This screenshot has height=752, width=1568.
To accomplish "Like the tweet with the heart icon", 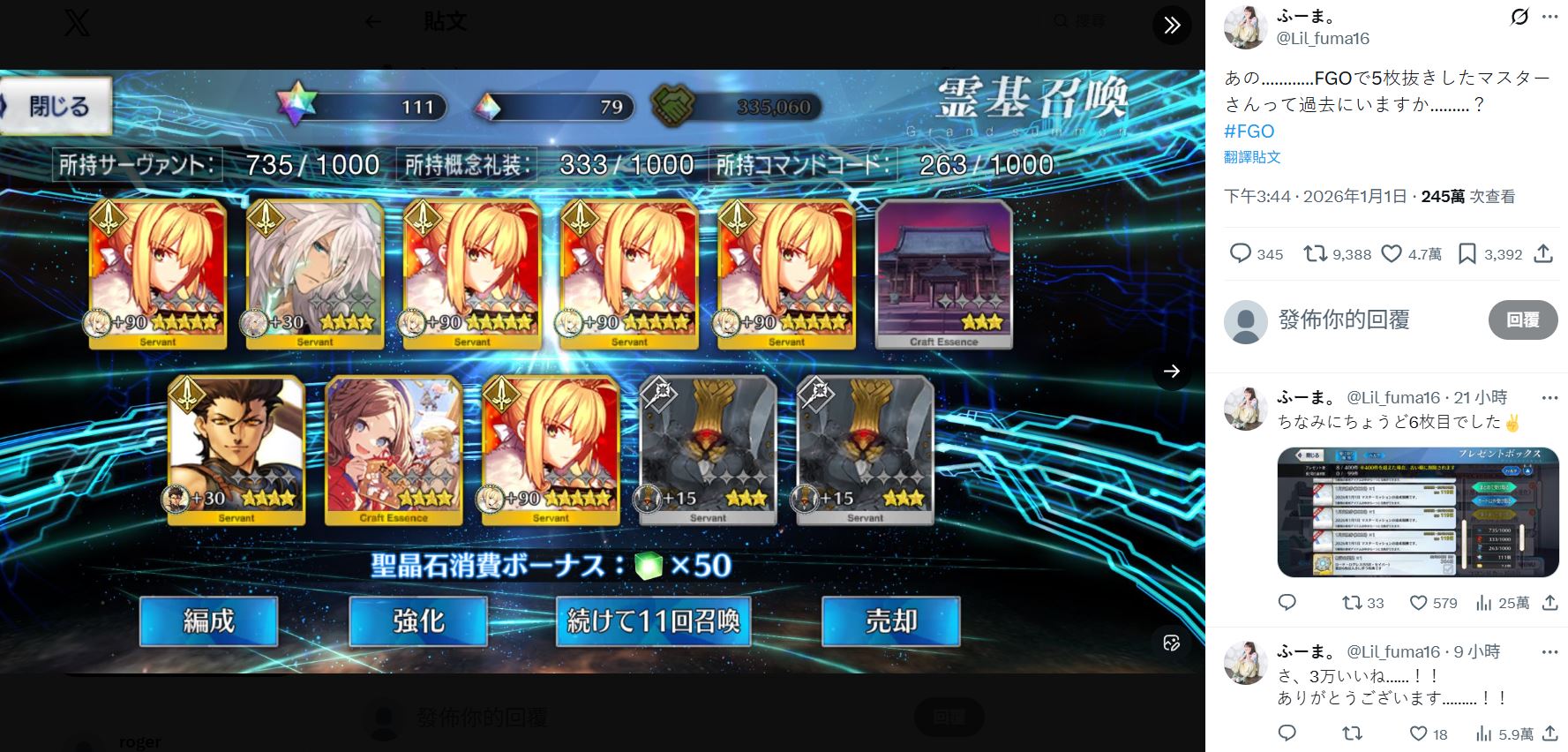I will click(1392, 254).
